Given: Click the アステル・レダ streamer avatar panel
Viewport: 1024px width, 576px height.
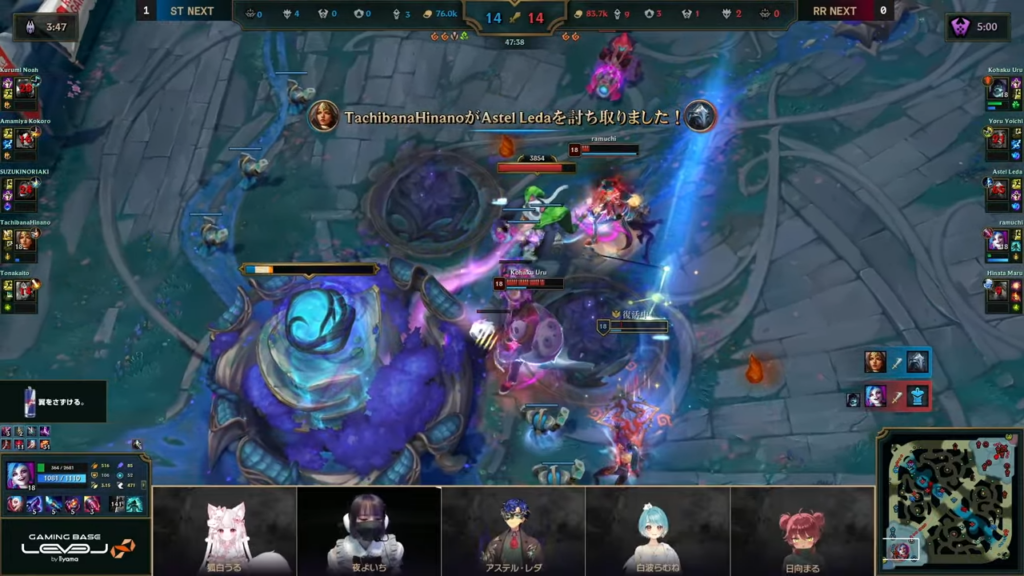Looking at the screenshot, I should pos(513,531).
